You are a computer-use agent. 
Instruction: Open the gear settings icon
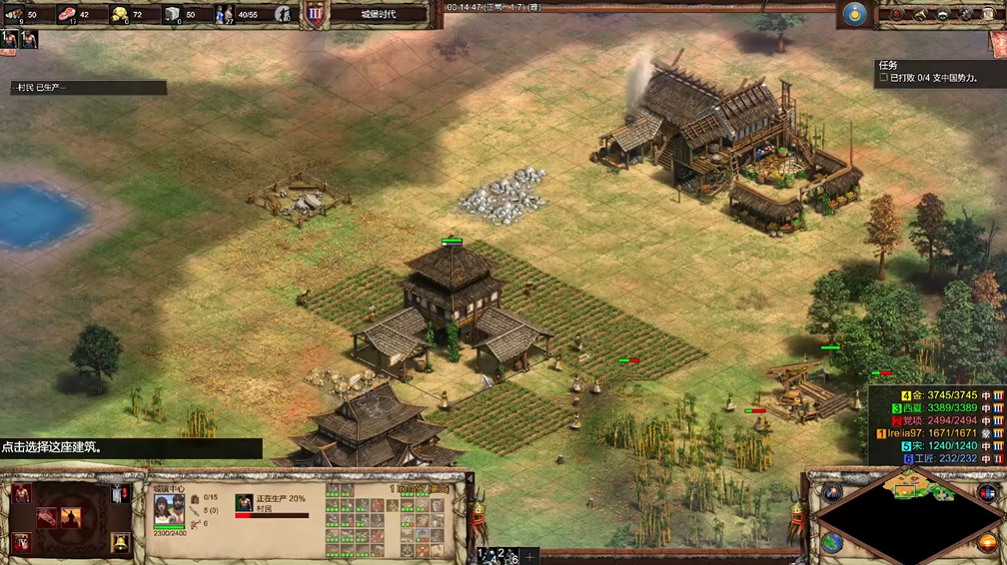pos(966,14)
